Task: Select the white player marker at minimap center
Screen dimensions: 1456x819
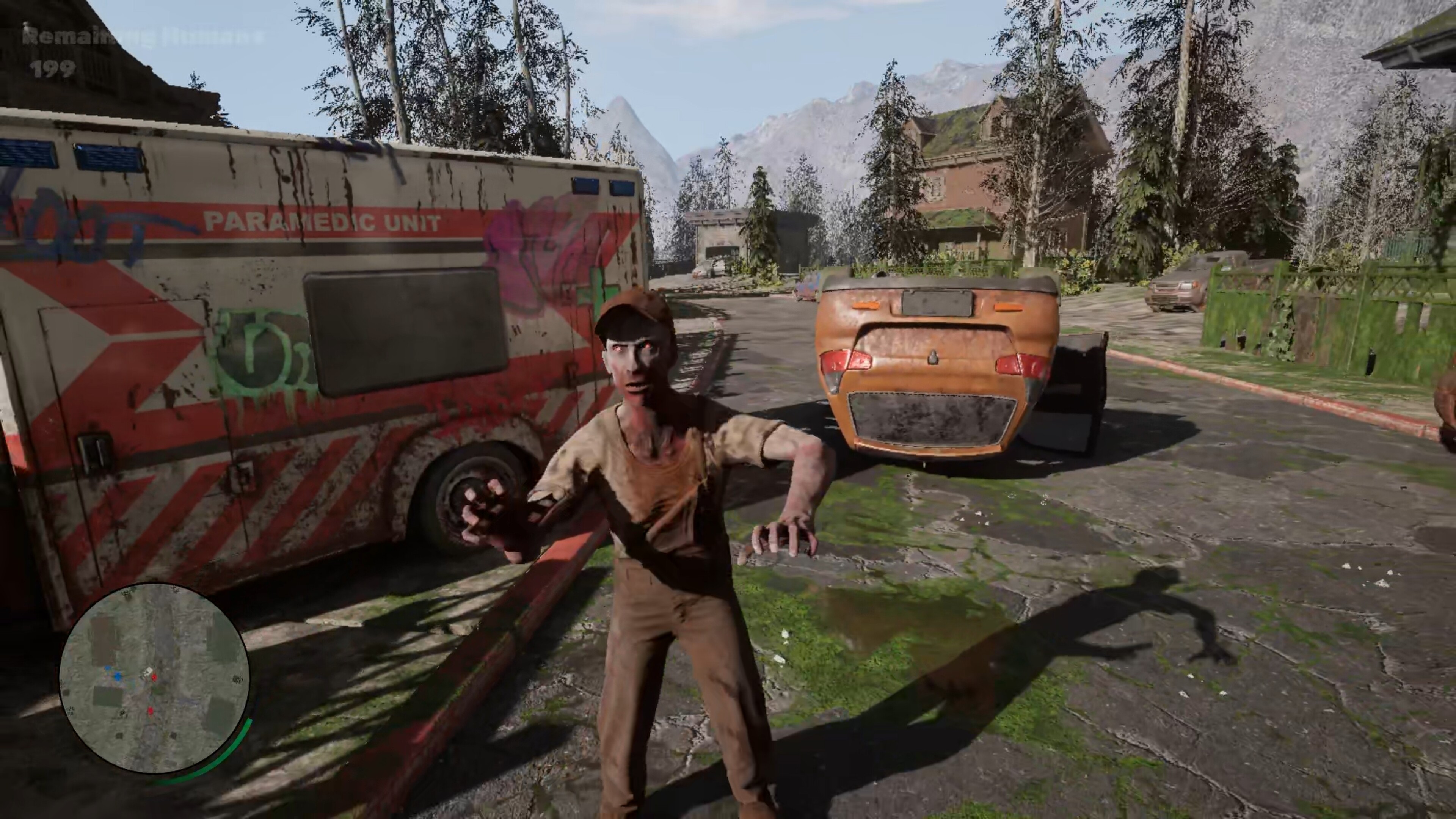Action: (x=147, y=672)
